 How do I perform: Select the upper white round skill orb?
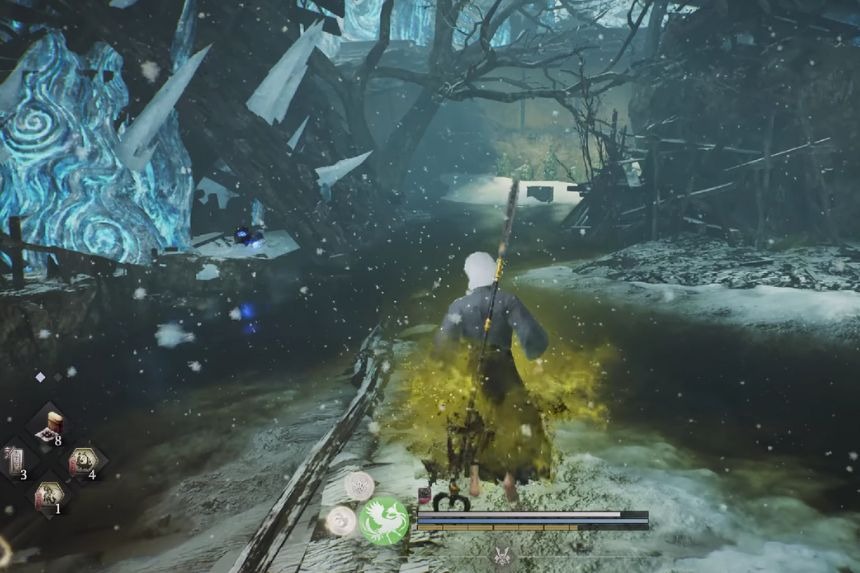pyautogui.click(x=359, y=486)
